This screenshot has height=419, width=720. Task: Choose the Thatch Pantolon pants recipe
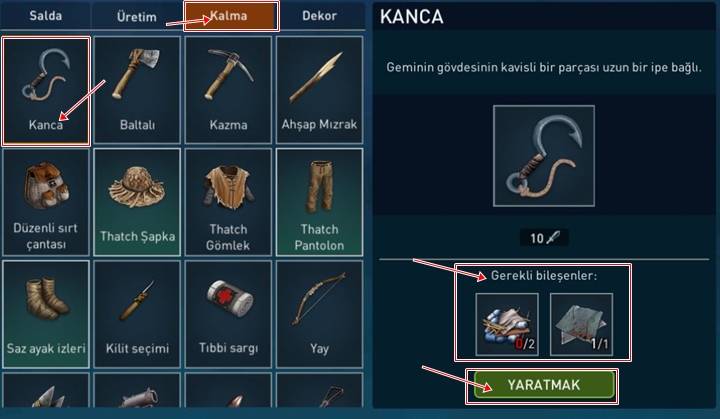pos(319,202)
